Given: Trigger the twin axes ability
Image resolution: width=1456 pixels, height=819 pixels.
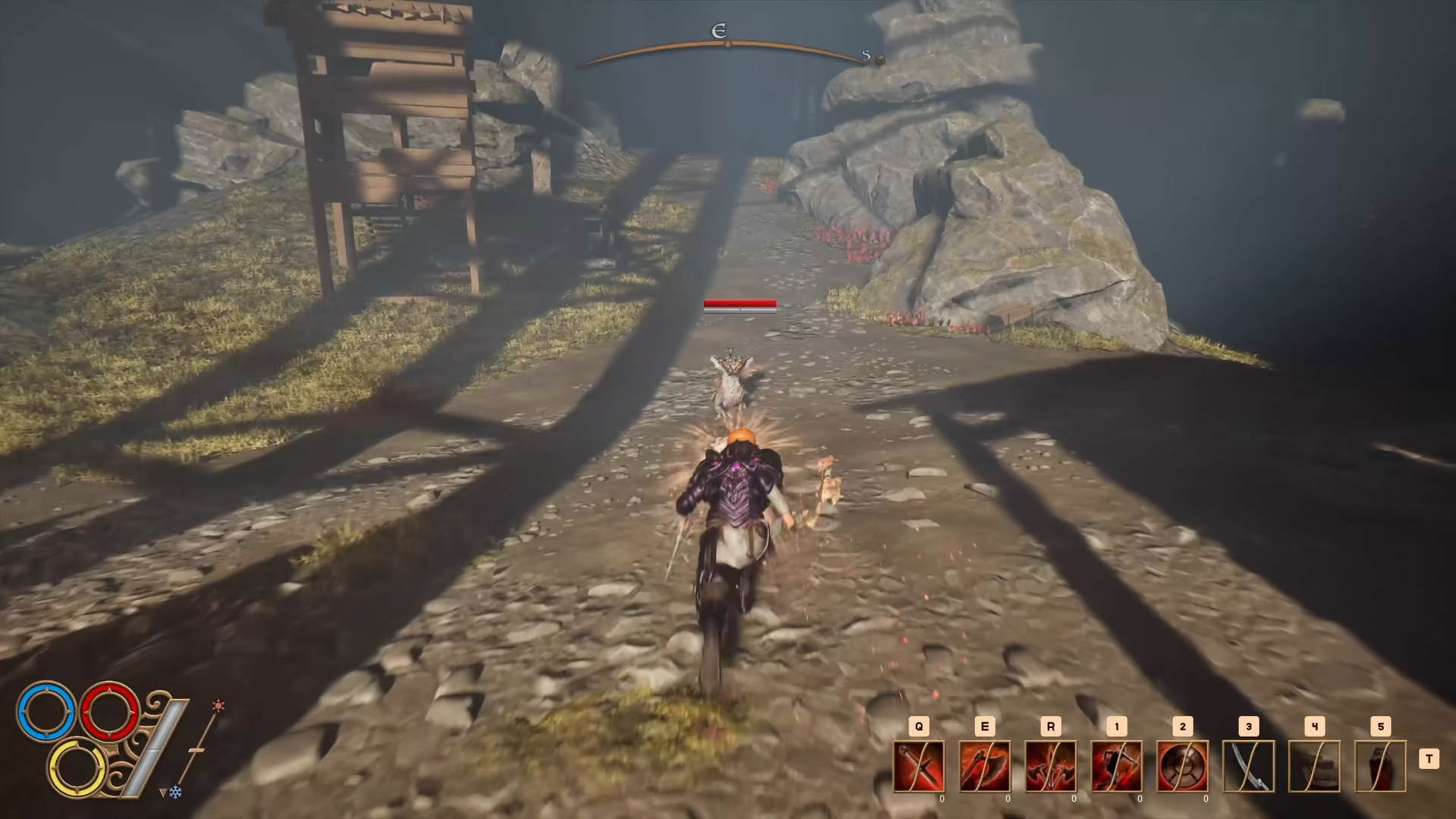Looking at the screenshot, I should 1050,766.
